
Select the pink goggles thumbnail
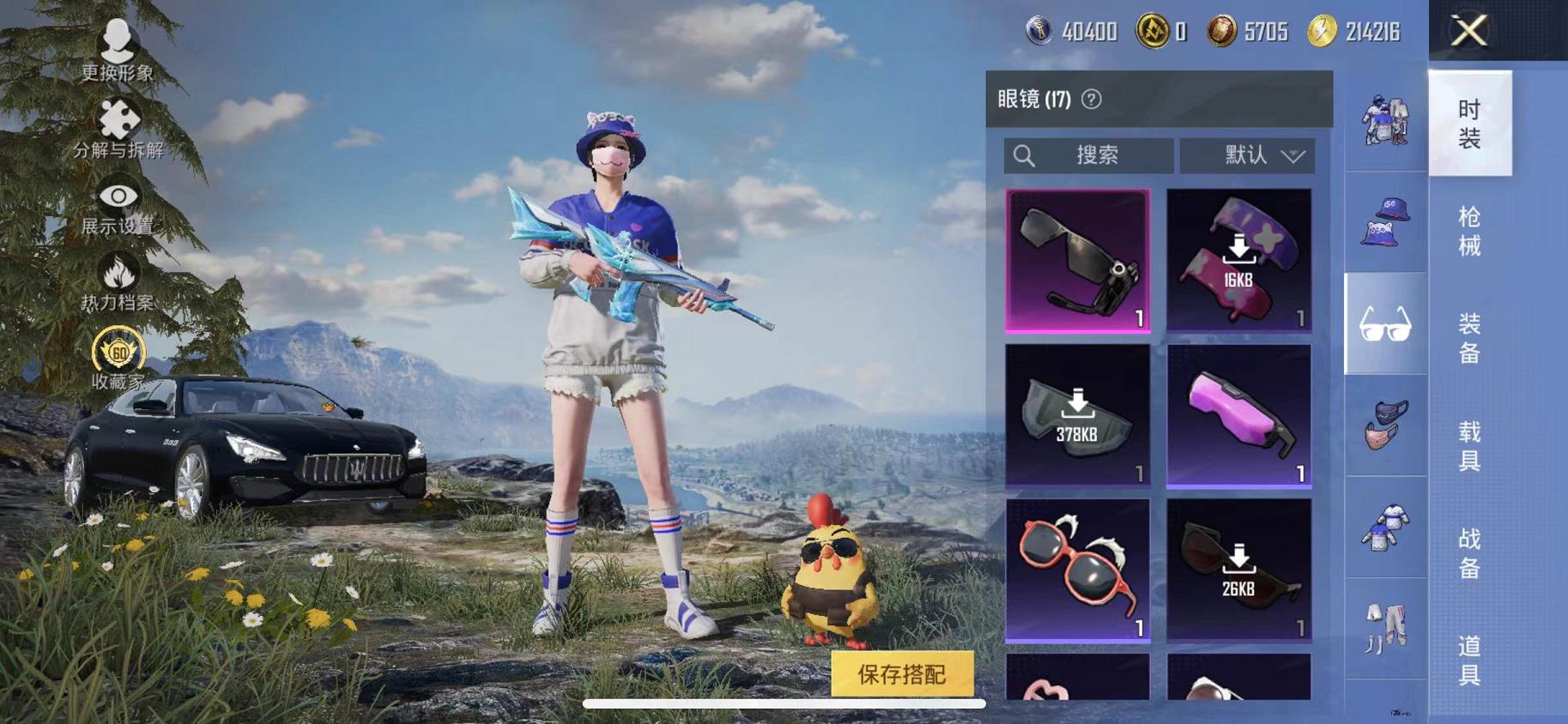point(1239,418)
